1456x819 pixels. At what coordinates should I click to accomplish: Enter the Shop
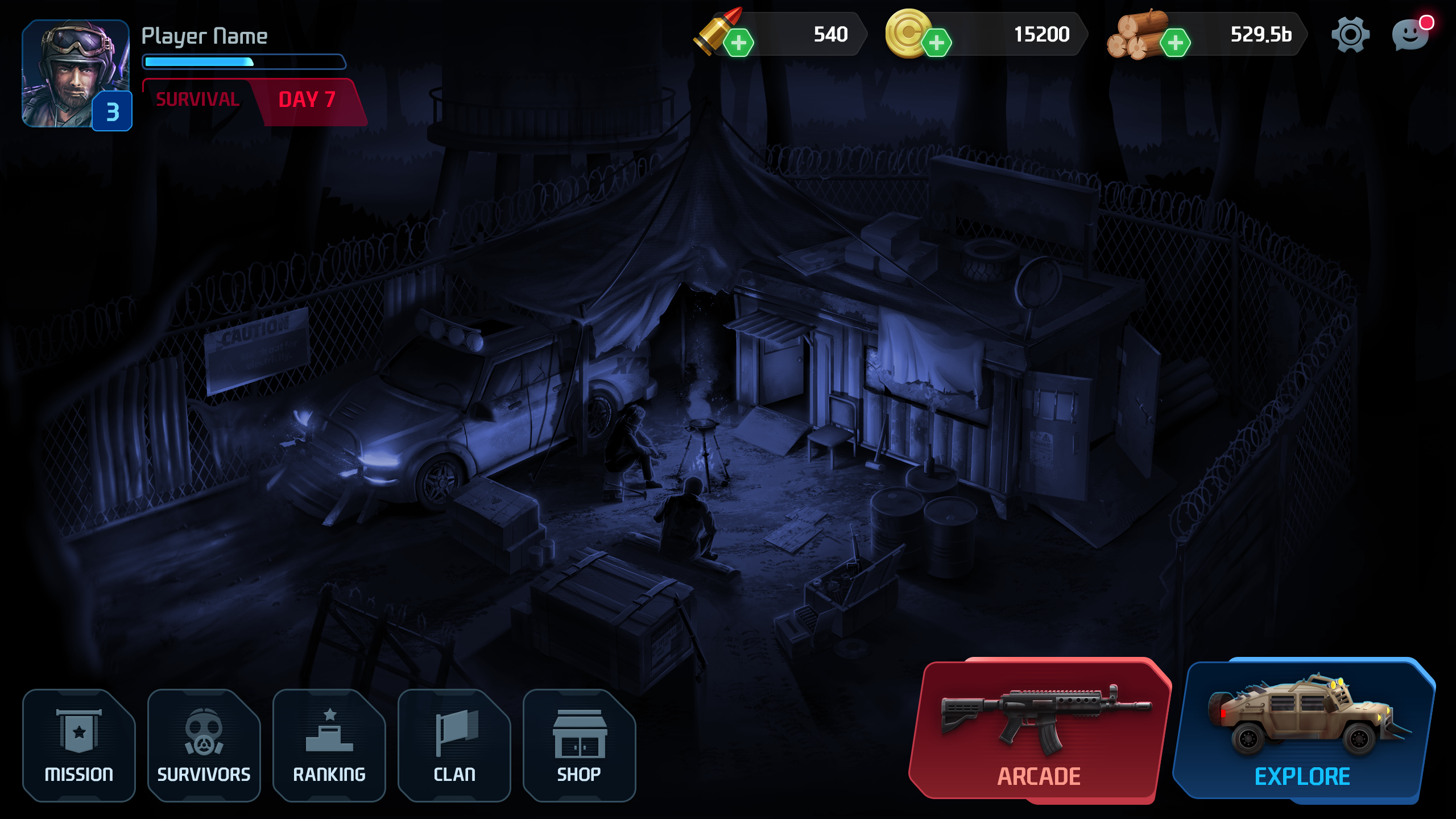pyautogui.click(x=579, y=745)
